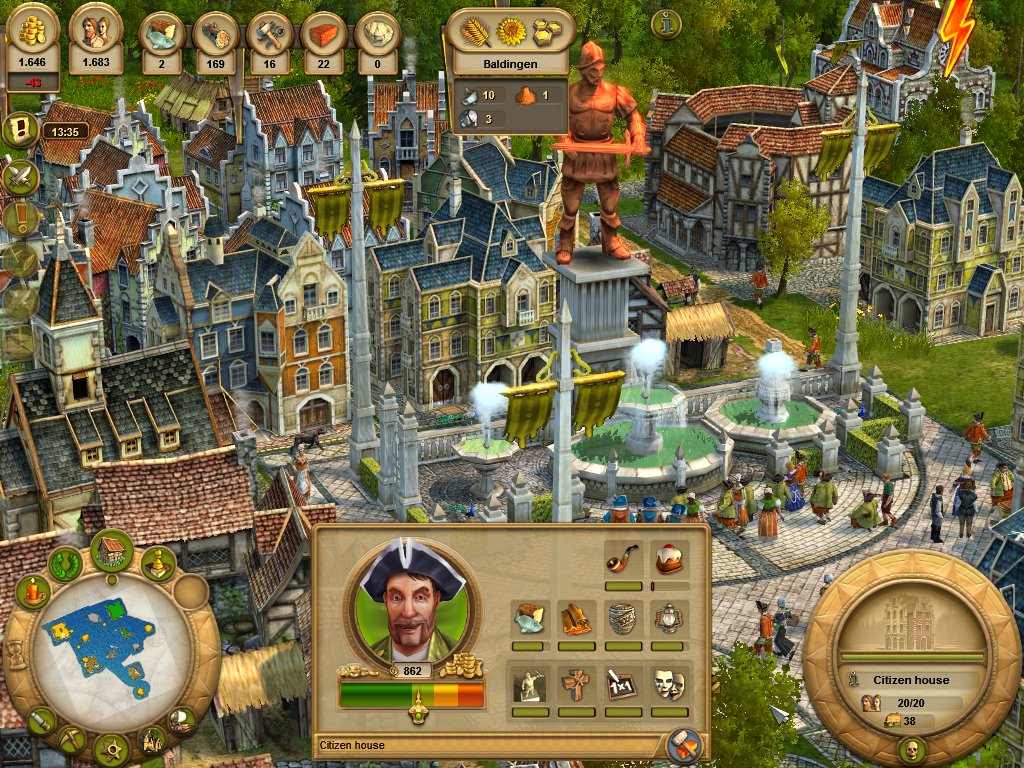Select the tools resource icon
The height and width of the screenshot is (768, 1024).
click(269, 34)
